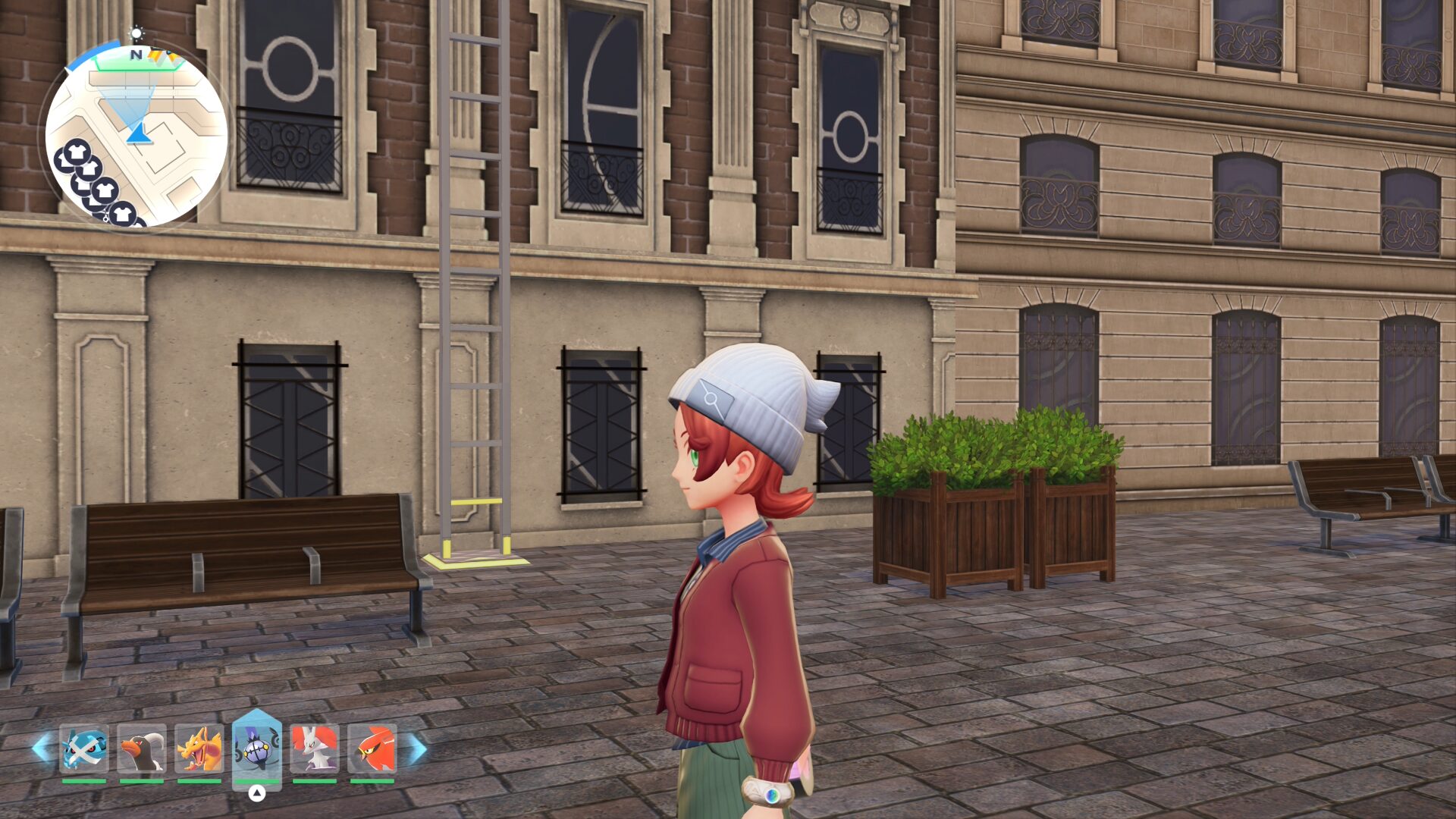Click the right arrow beside the party bar

(418, 748)
